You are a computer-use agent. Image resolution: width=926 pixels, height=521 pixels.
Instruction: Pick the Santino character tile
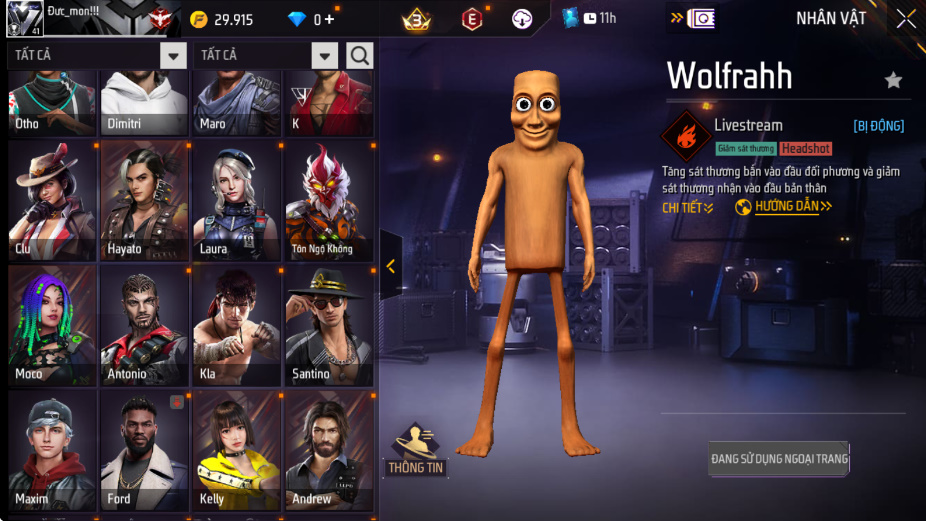click(328, 325)
